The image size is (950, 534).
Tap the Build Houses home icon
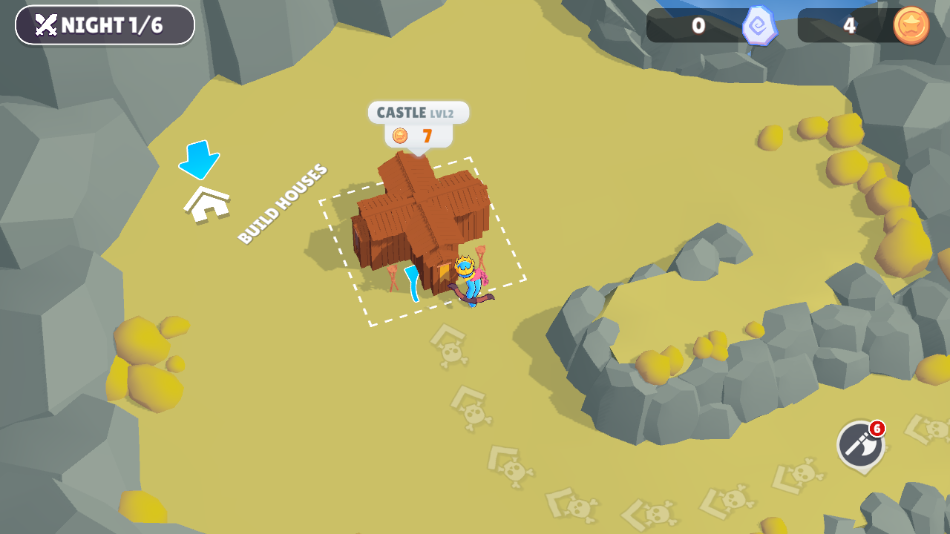pos(207,203)
